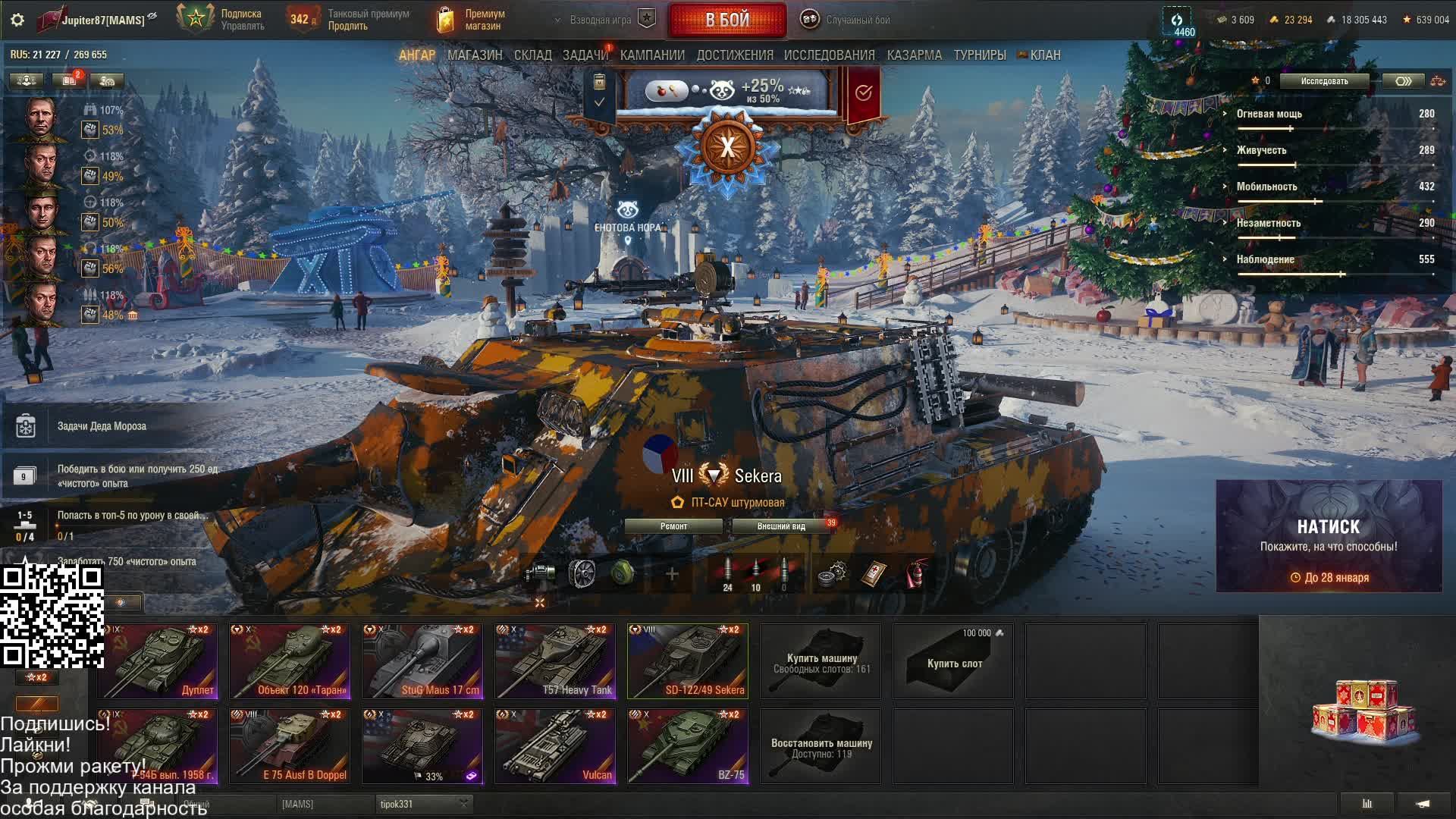Select the T57 Heavy Tank in carousel
Viewport: 1456px width, 819px height.
(555, 661)
